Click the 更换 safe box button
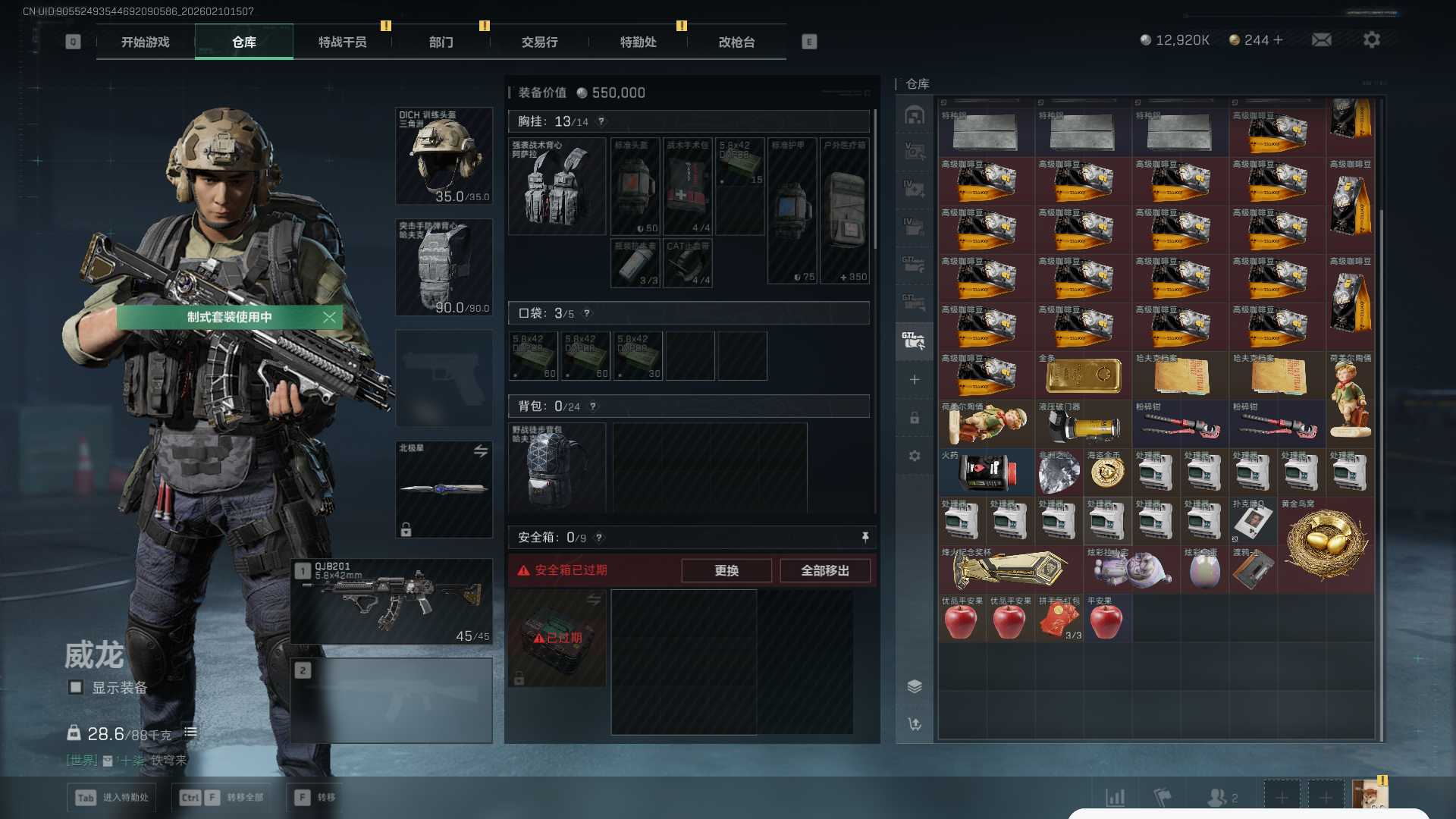The image size is (1456, 819). click(x=726, y=570)
